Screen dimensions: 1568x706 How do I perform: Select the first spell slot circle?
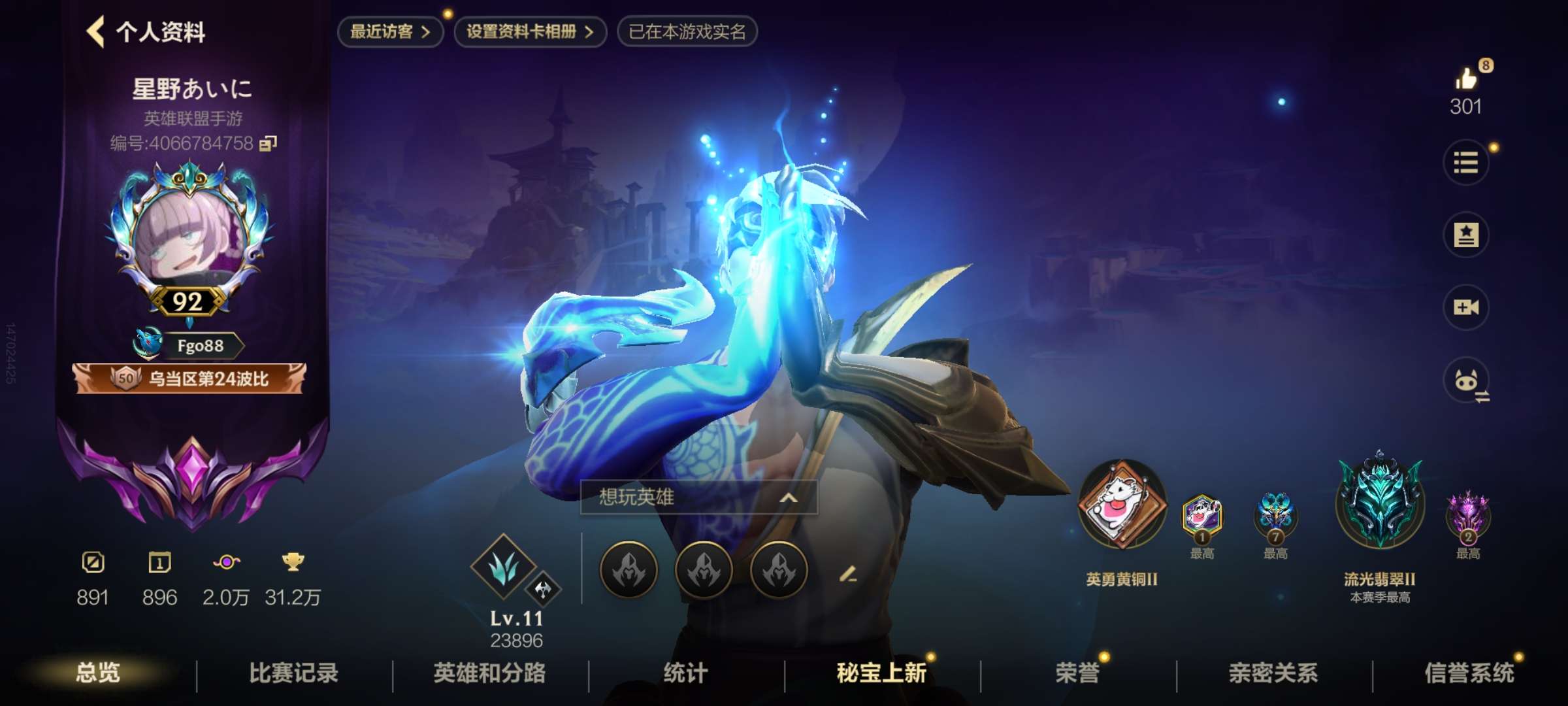631,570
